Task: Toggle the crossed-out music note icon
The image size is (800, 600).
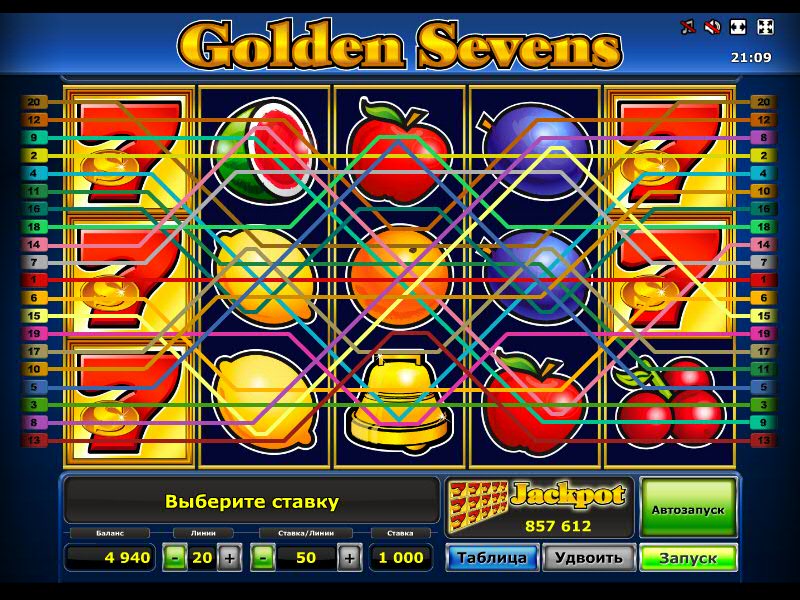Action: (687, 27)
